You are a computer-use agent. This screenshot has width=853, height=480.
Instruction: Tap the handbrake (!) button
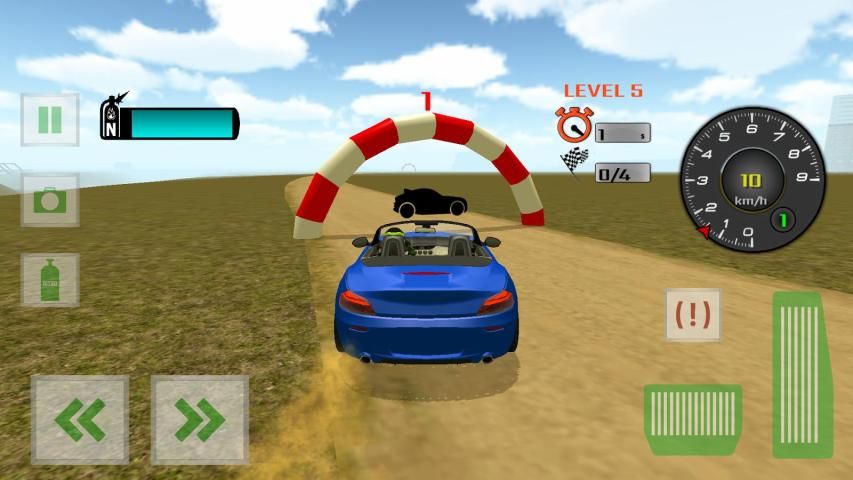click(693, 315)
